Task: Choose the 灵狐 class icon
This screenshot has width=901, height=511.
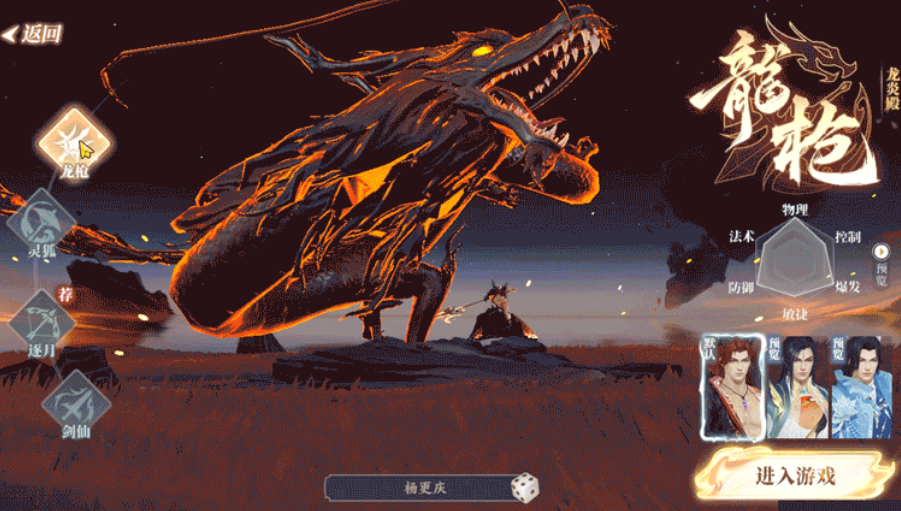Action: pyautogui.click(x=42, y=221)
